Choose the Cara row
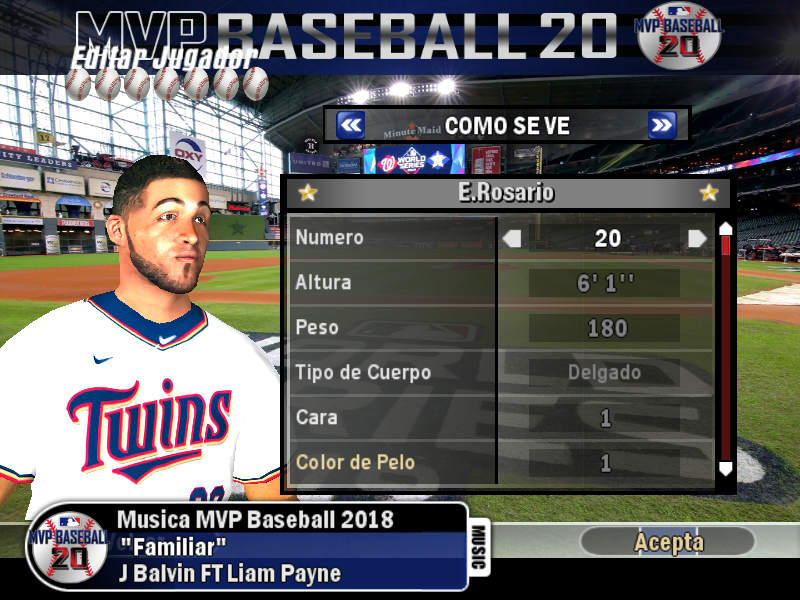This screenshot has height=600, width=800. click(x=392, y=417)
